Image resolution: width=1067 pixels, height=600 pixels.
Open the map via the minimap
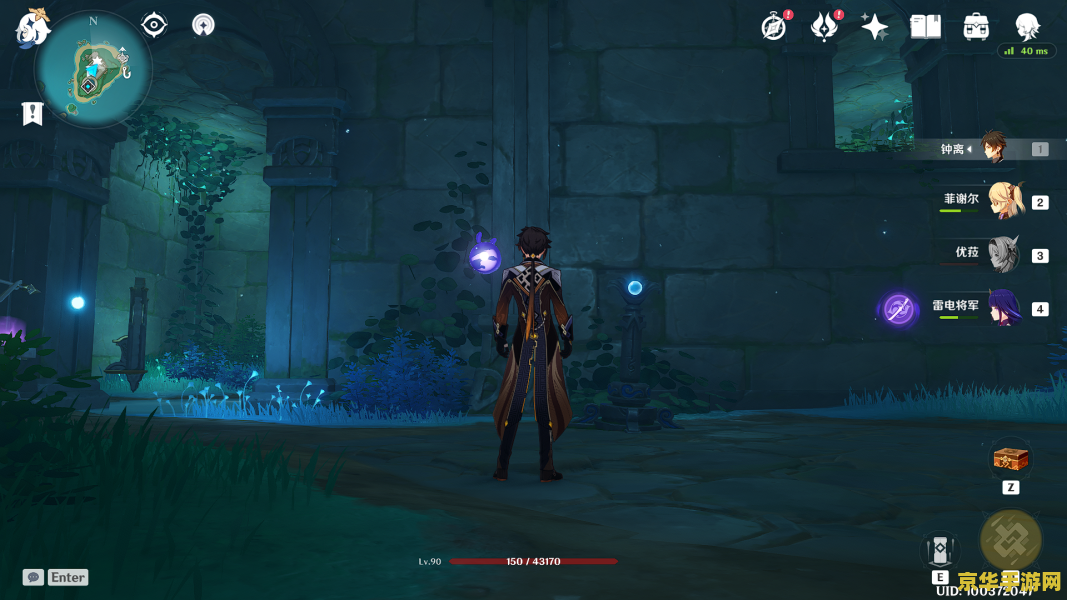(93, 70)
